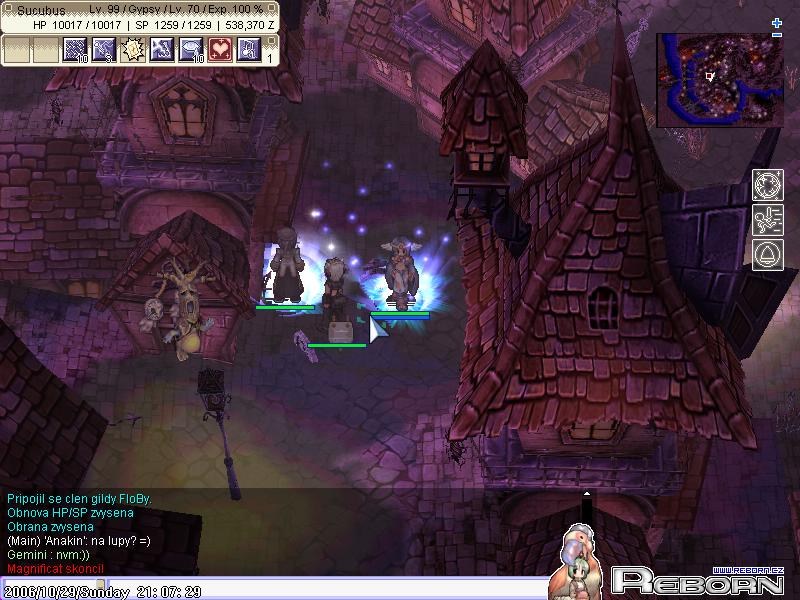
Task: Use the red heart skill in the hotbar
Action: (220, 49)
